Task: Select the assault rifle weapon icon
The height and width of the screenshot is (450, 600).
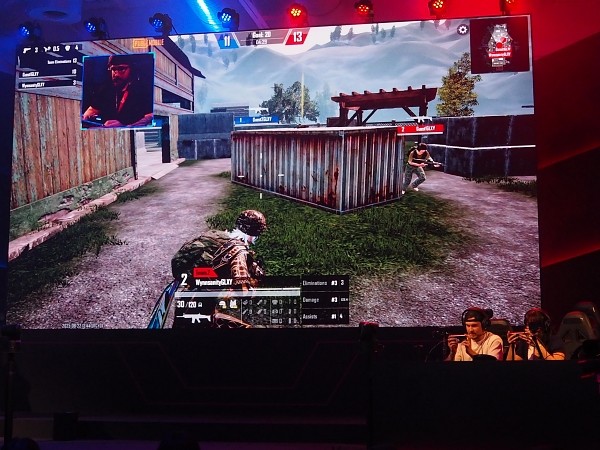Action: point(198,318)
